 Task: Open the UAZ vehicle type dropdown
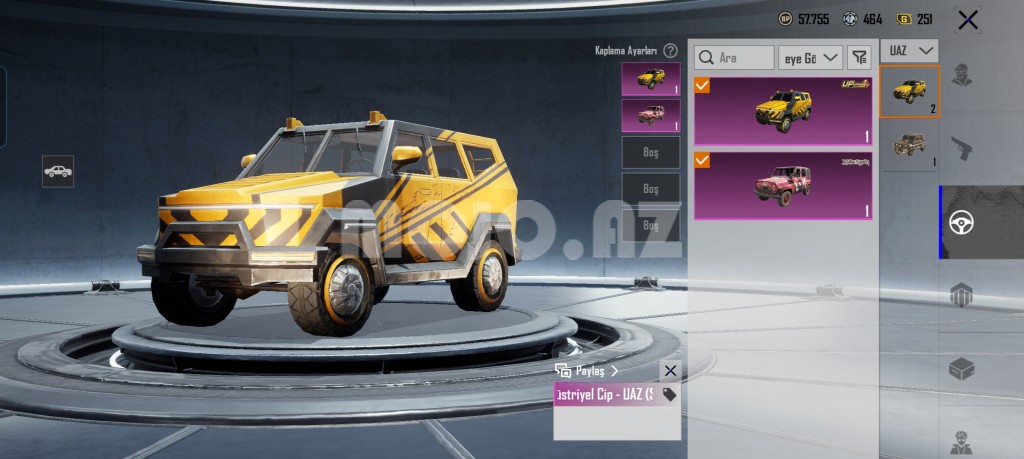(910, 50)
